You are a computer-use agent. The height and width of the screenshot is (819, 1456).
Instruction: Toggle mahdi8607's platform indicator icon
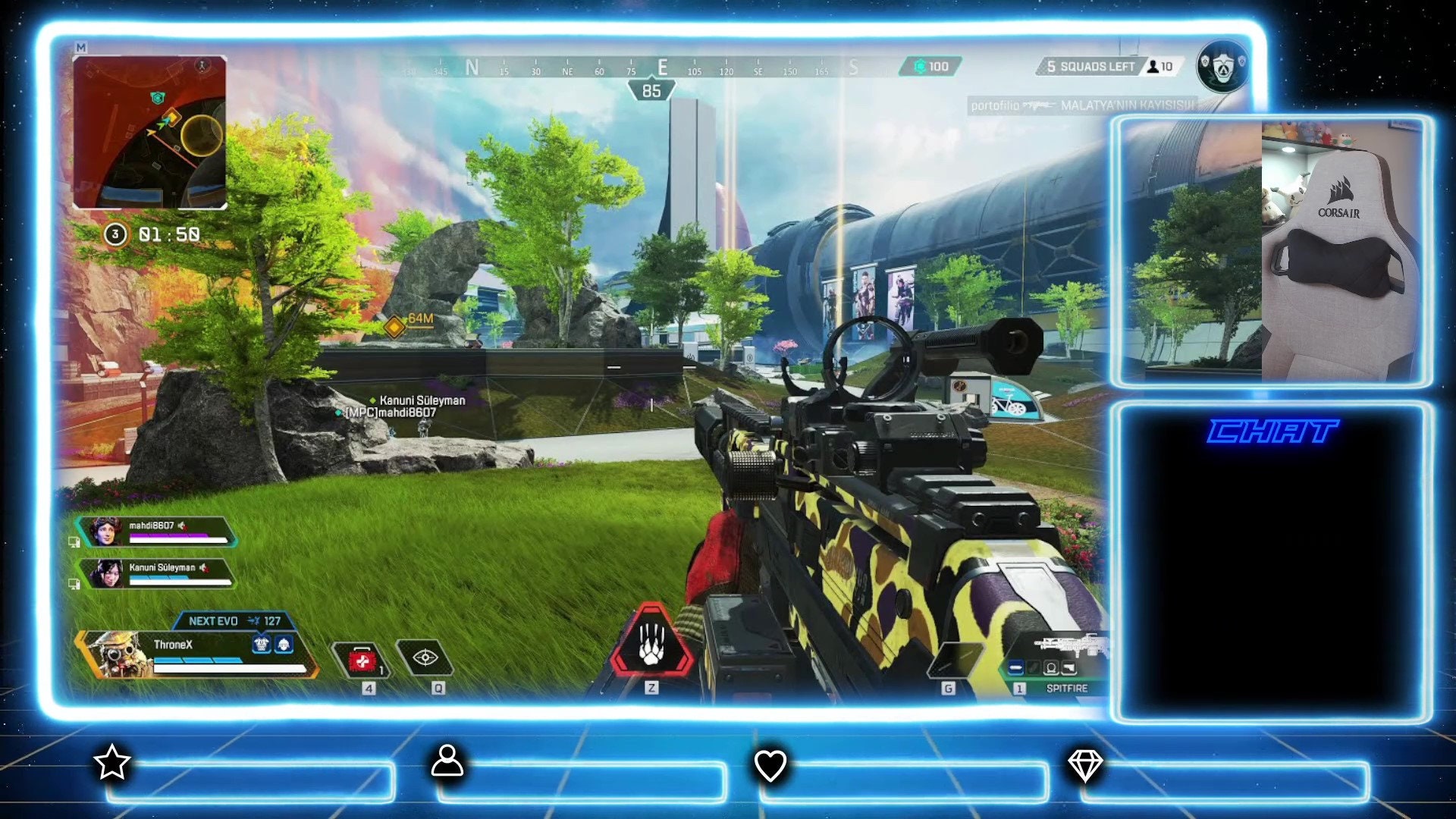point(74,541)
